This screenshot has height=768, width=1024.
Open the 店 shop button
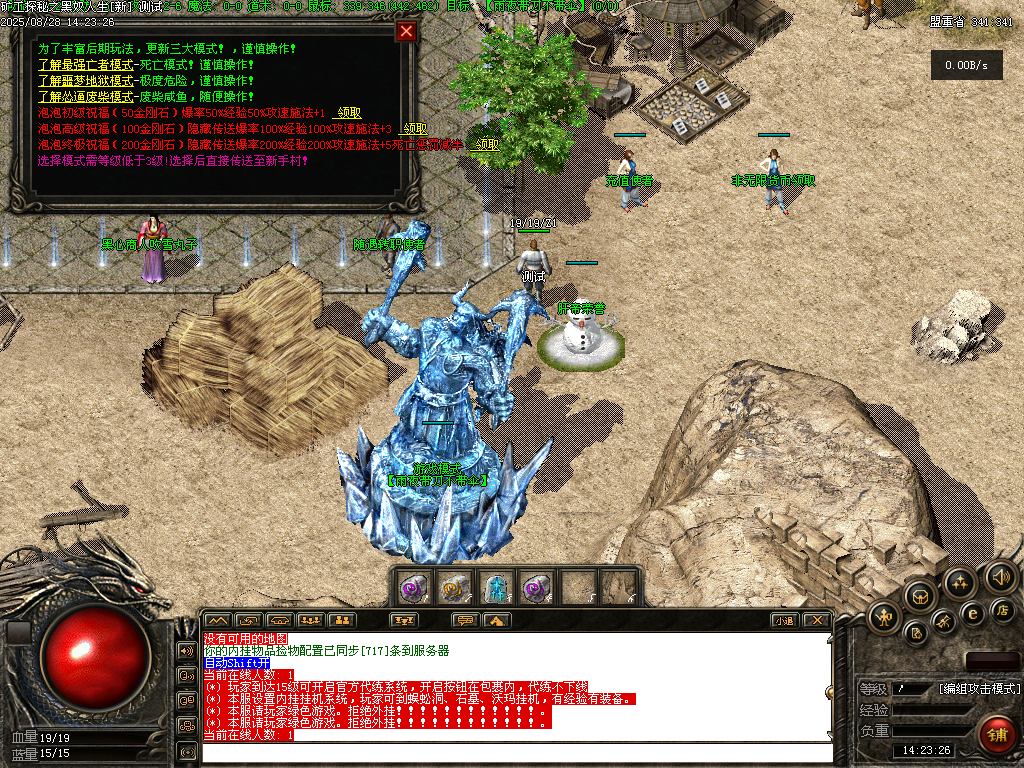click(x=1003, y=609)
